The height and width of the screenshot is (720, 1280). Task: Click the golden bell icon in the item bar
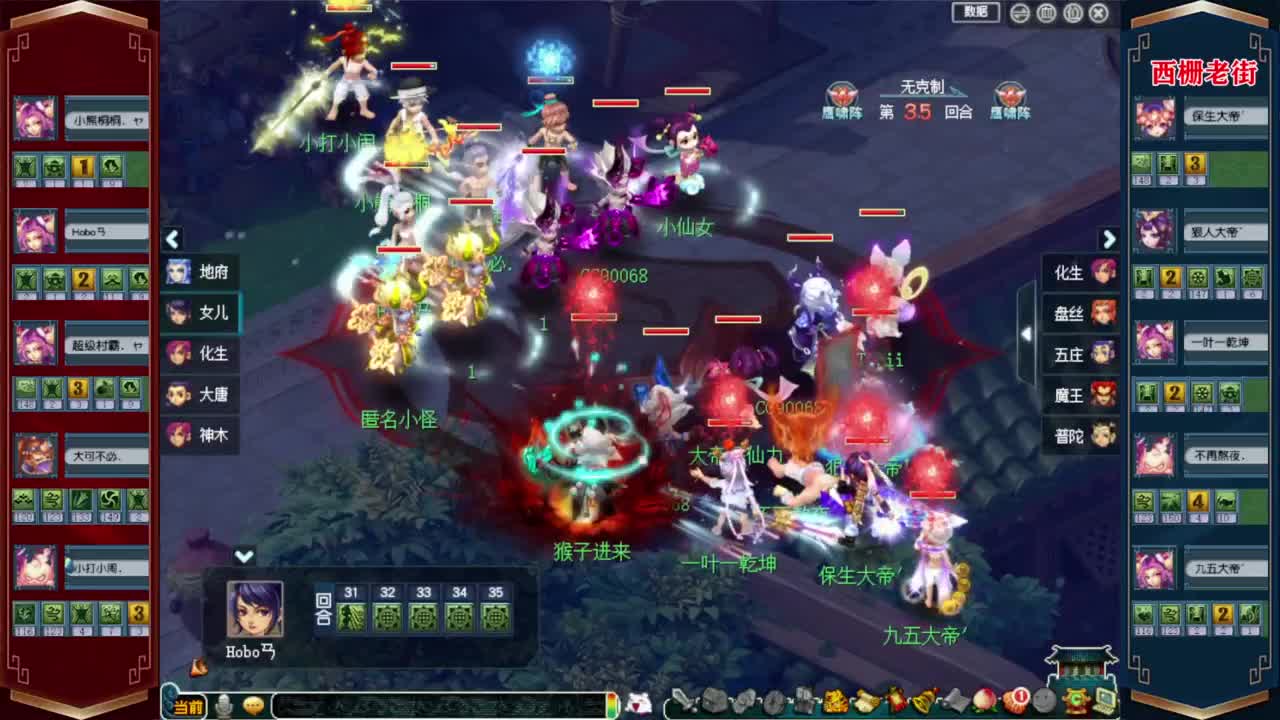(920, 703)
